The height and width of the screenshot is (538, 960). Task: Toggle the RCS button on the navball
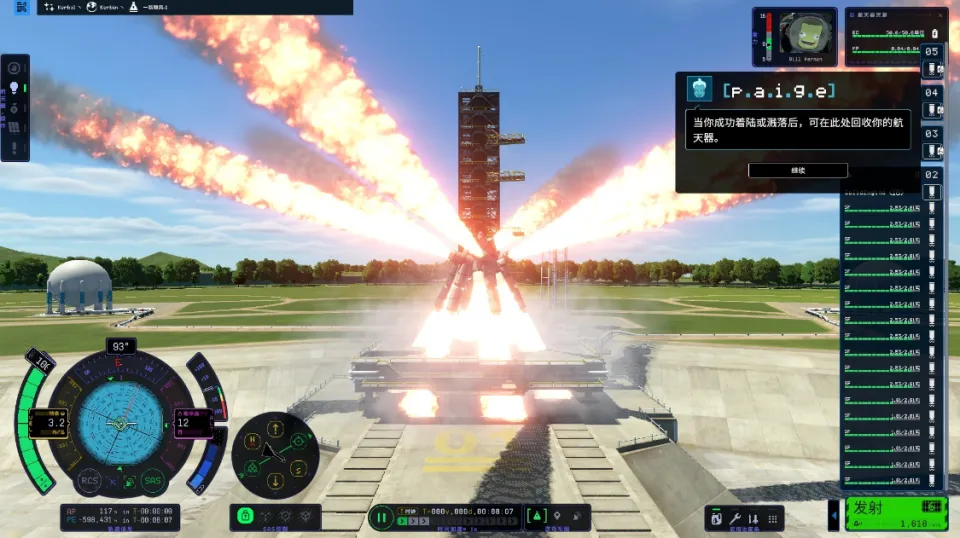(x=90, y=479)
